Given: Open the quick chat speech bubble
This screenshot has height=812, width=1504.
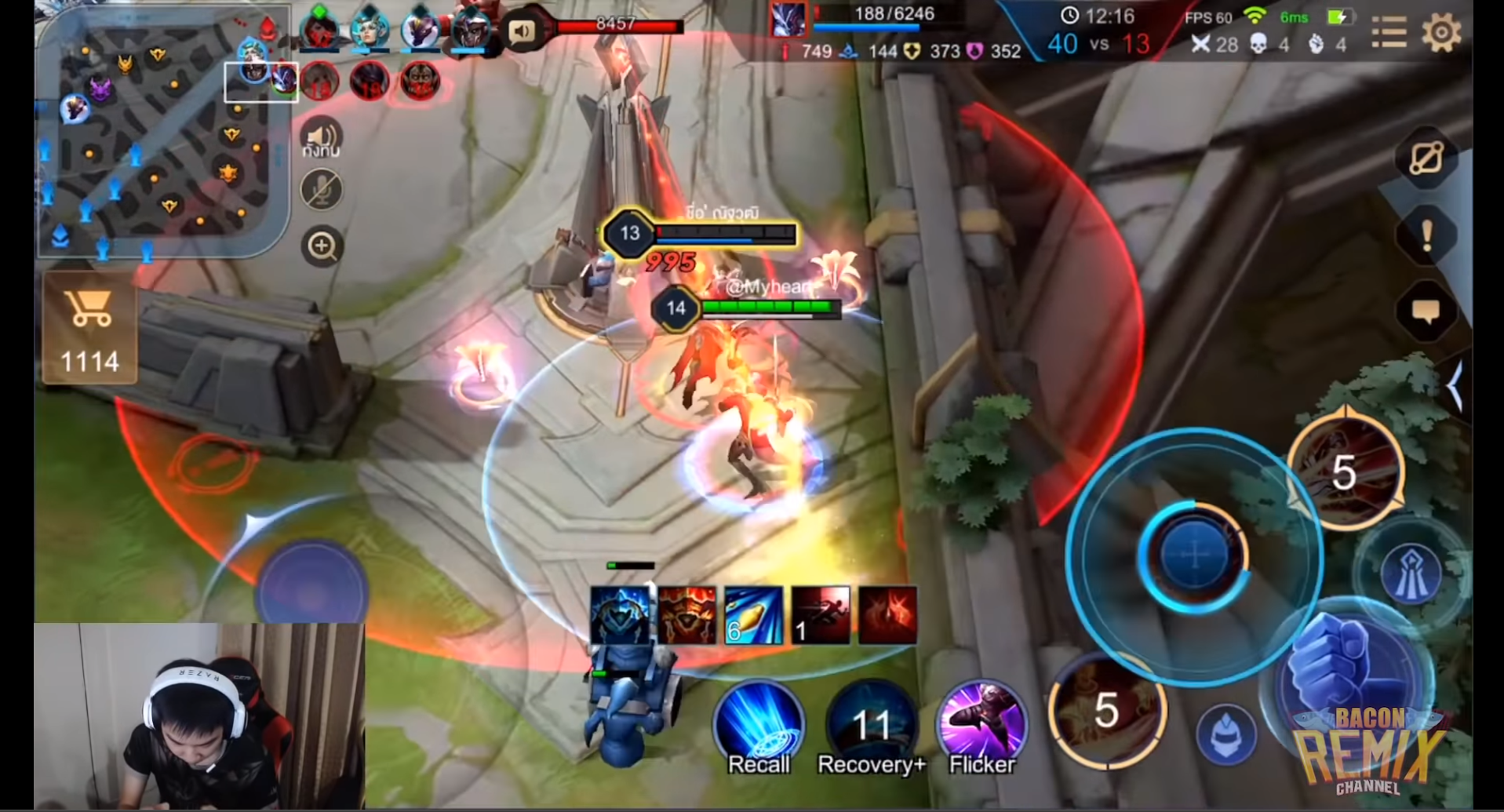Looking at the screenshot, I should 1426,312.
